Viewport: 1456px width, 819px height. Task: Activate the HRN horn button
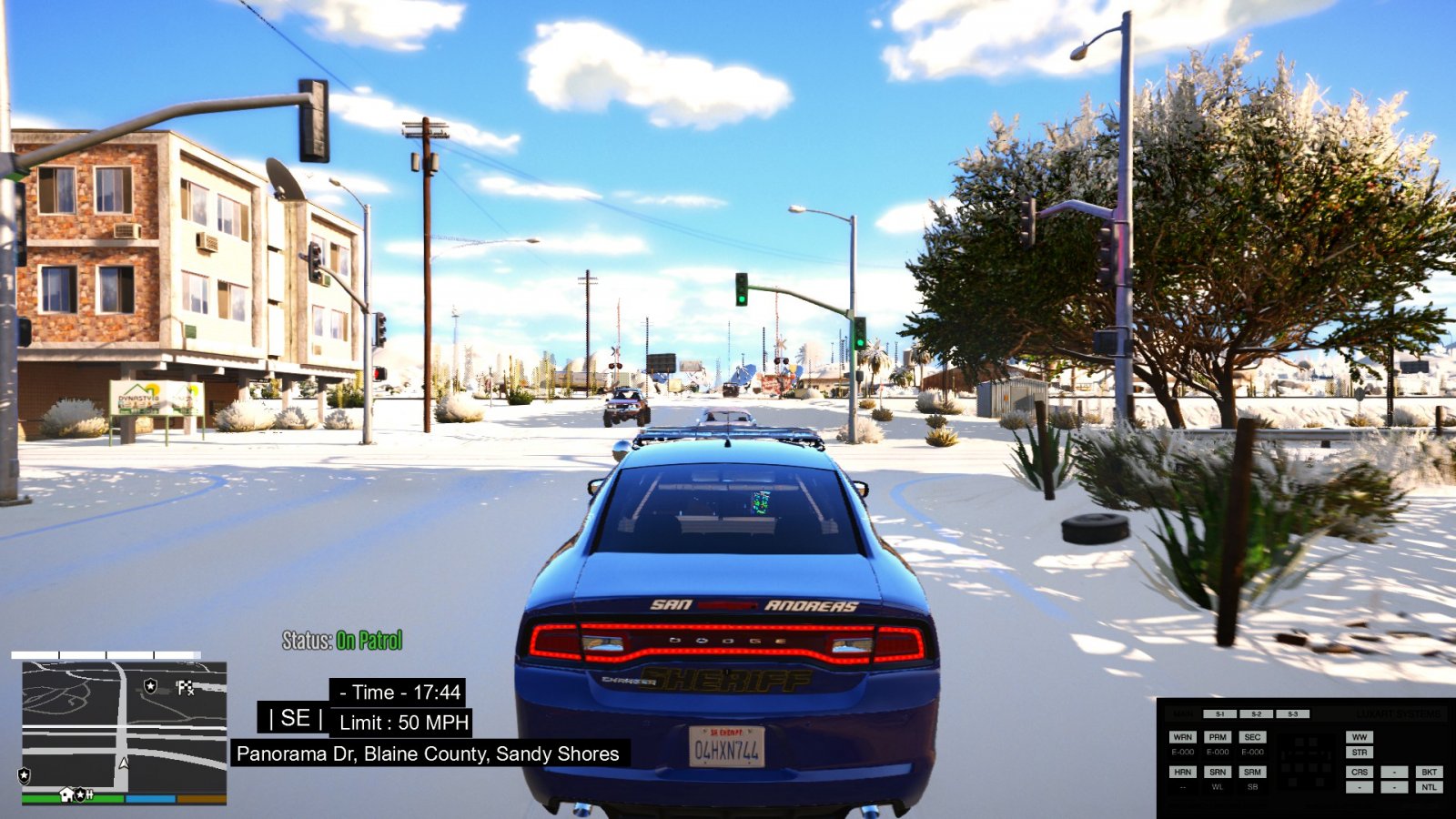point(1182,772)
